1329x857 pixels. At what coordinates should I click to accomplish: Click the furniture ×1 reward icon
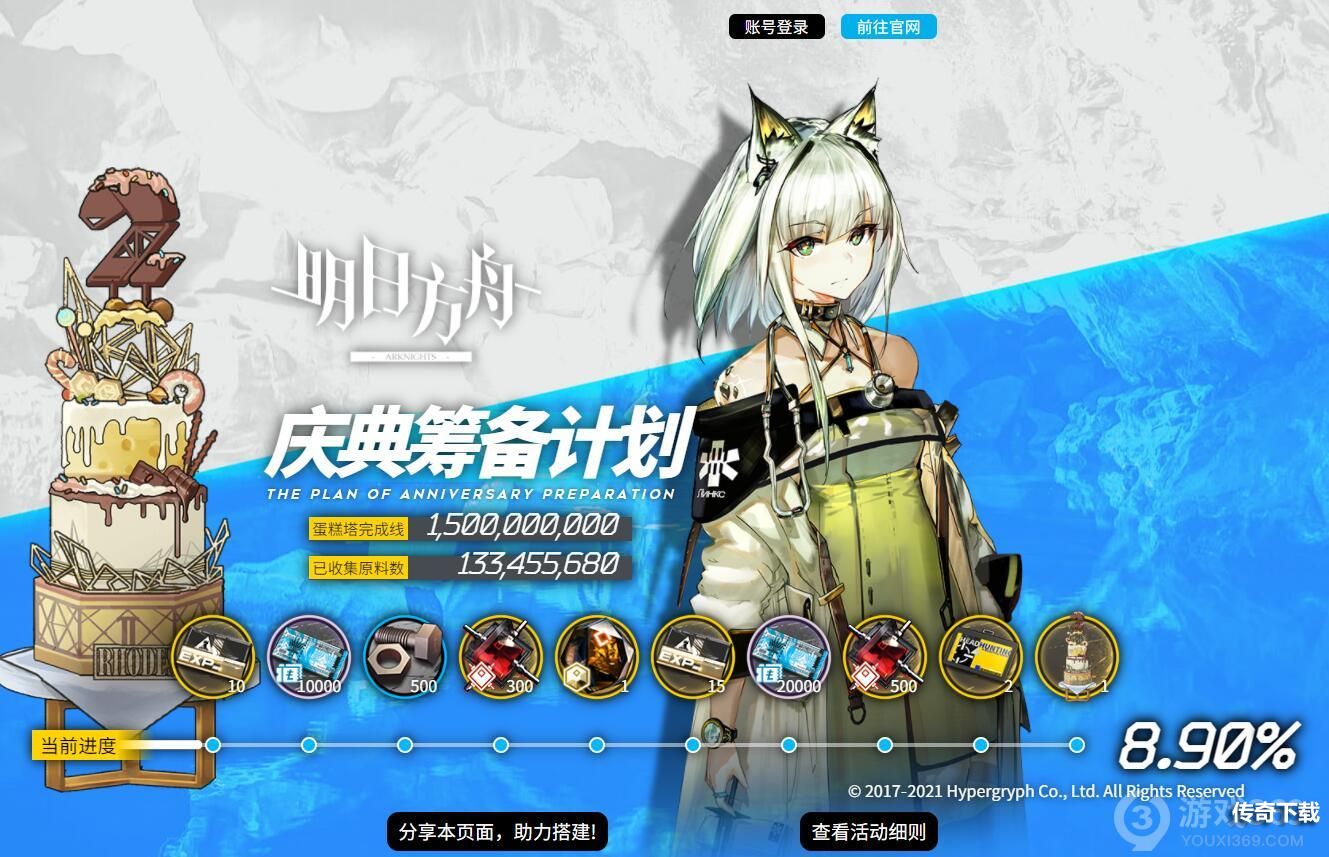click(595, 655)
